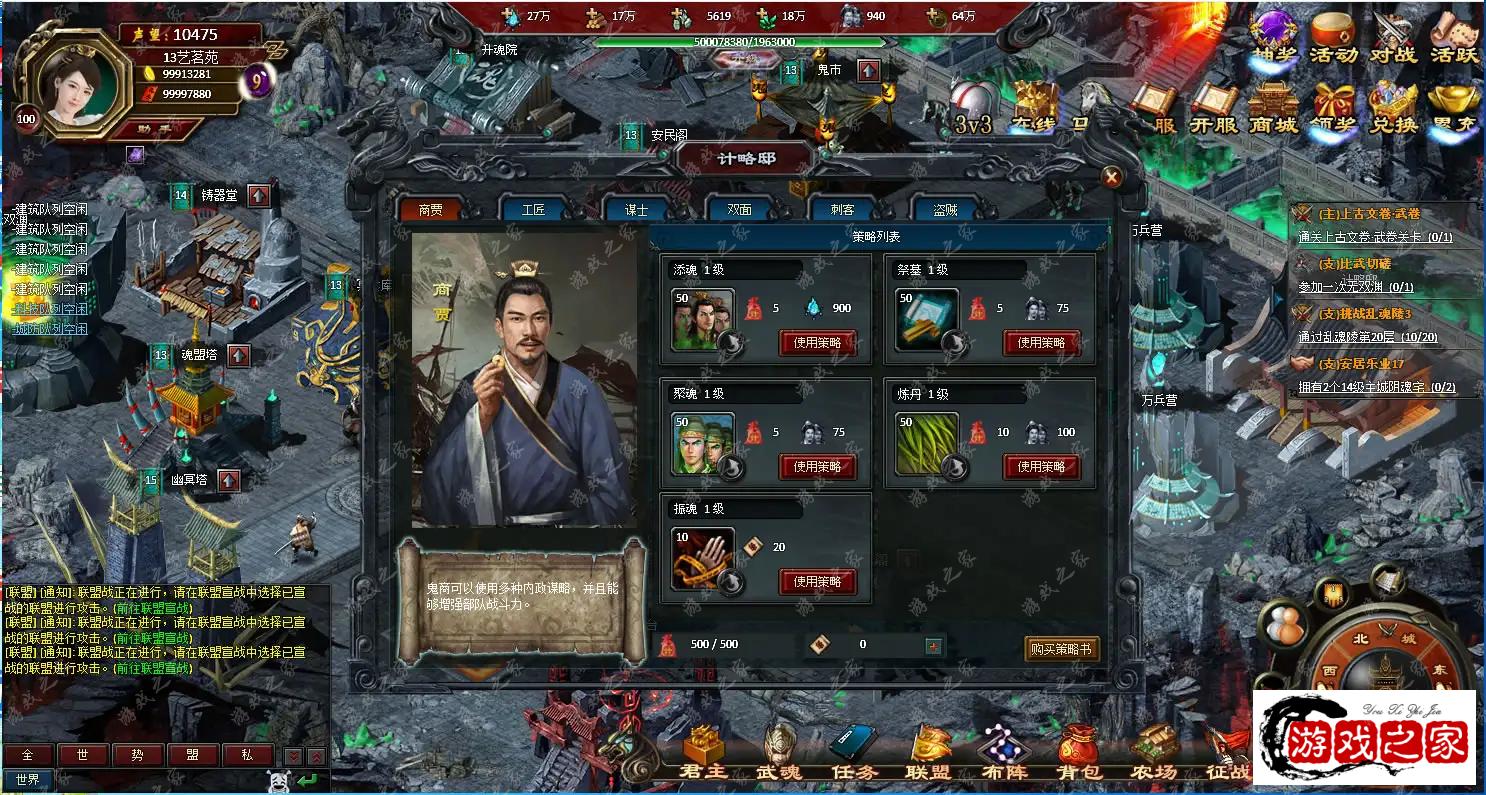This screenshot has height=795, width=1486.
Task: Switch to the 盗贼 tab
Action: (x=945, y=210)
